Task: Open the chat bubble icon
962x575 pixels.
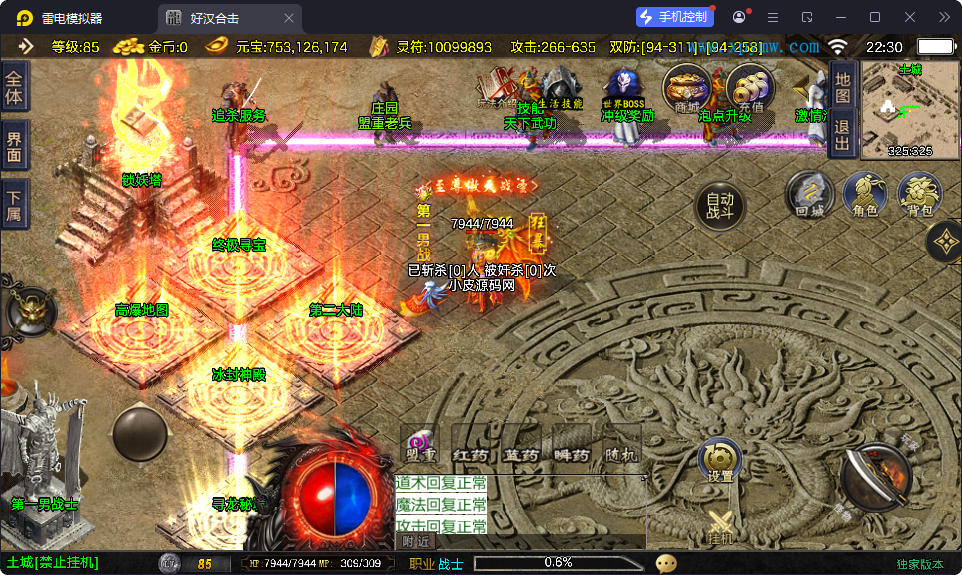Action: pos(666,563)
